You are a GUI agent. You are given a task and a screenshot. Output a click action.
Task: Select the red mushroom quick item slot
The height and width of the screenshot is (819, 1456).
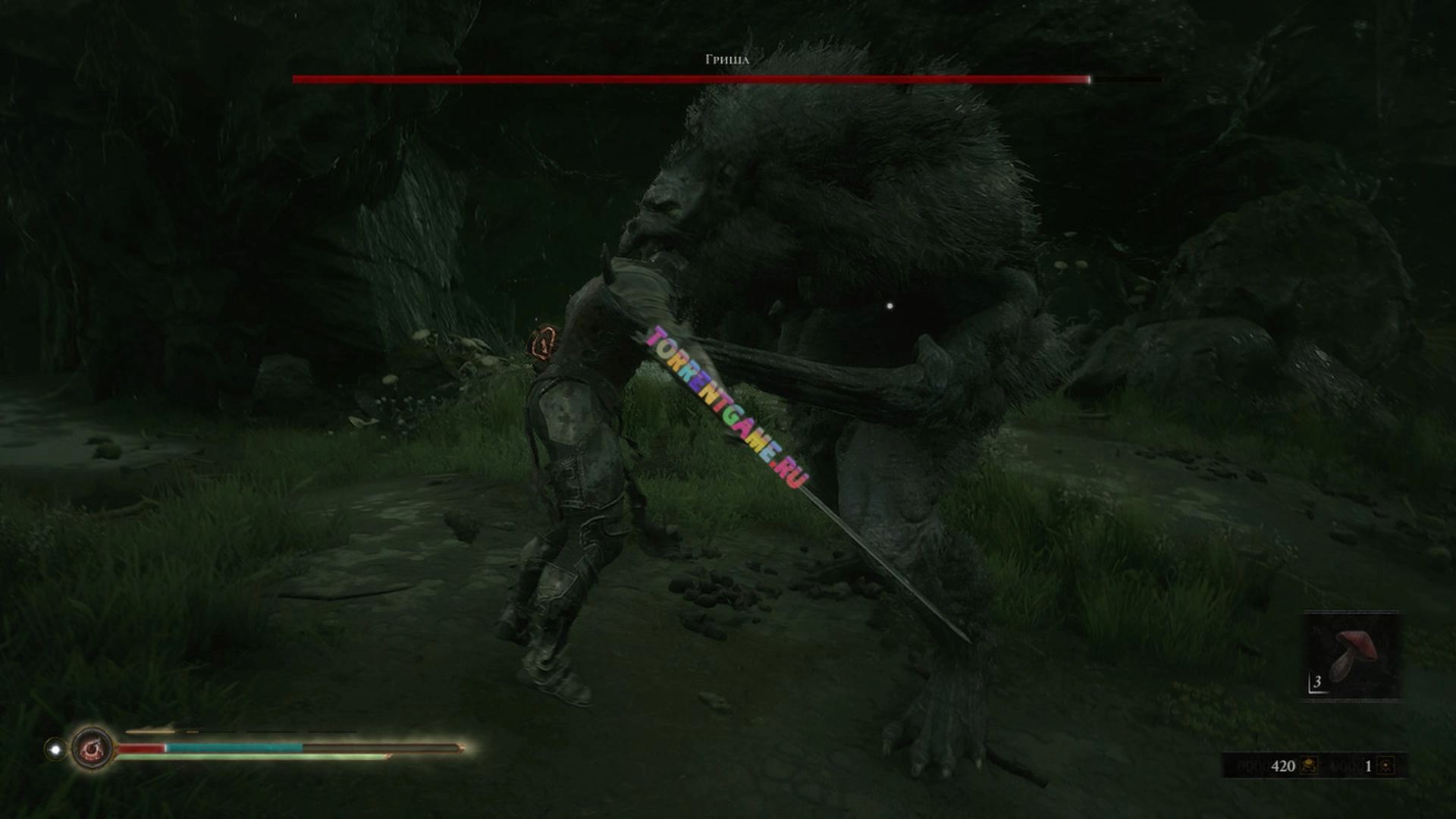click(x=1351, y=655)
